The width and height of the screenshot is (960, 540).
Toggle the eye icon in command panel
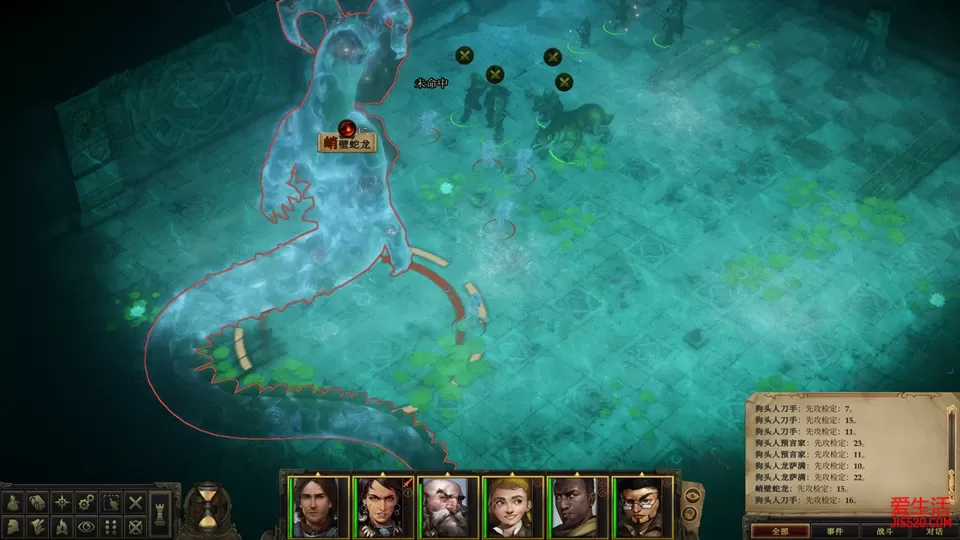[87, 526]
